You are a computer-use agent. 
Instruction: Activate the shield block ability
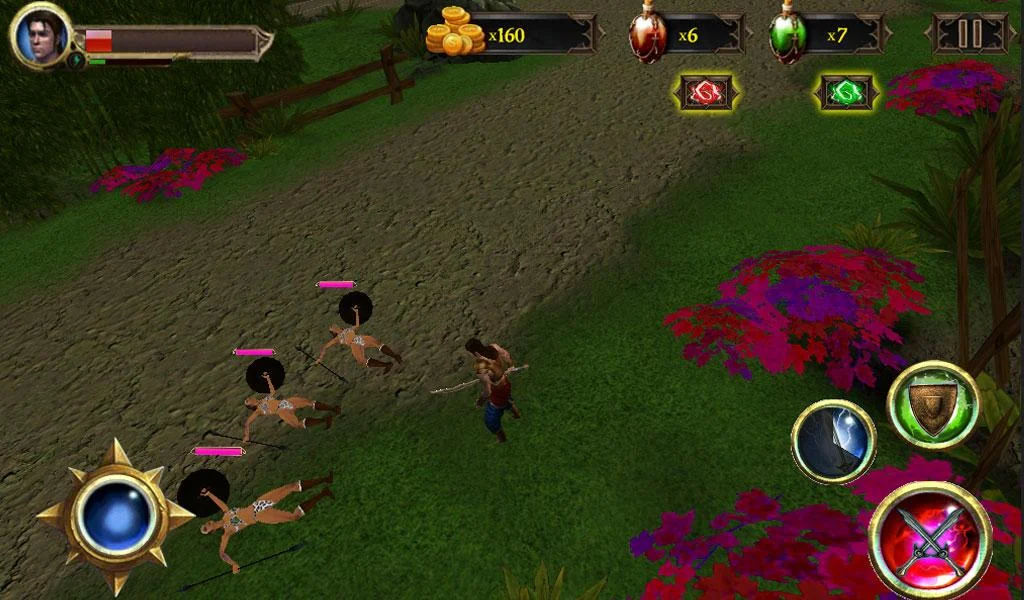[x=932, y=405]
